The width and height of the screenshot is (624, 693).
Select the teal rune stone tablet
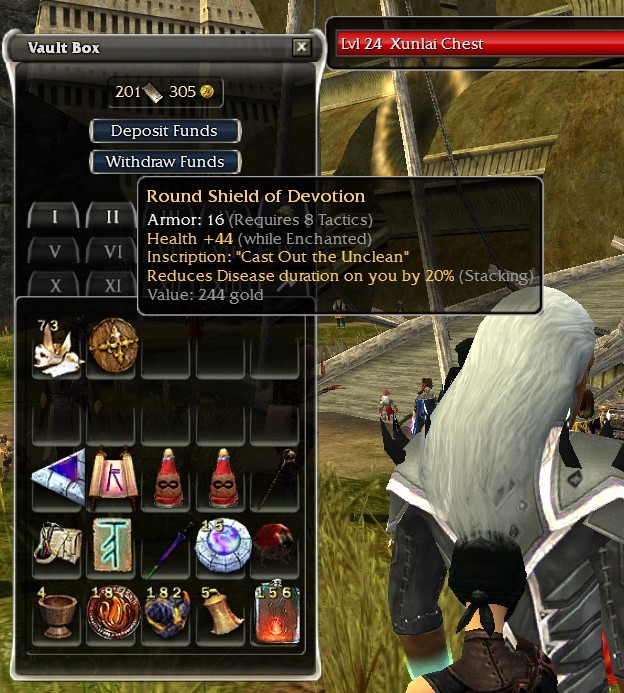(x=111, y=545)
